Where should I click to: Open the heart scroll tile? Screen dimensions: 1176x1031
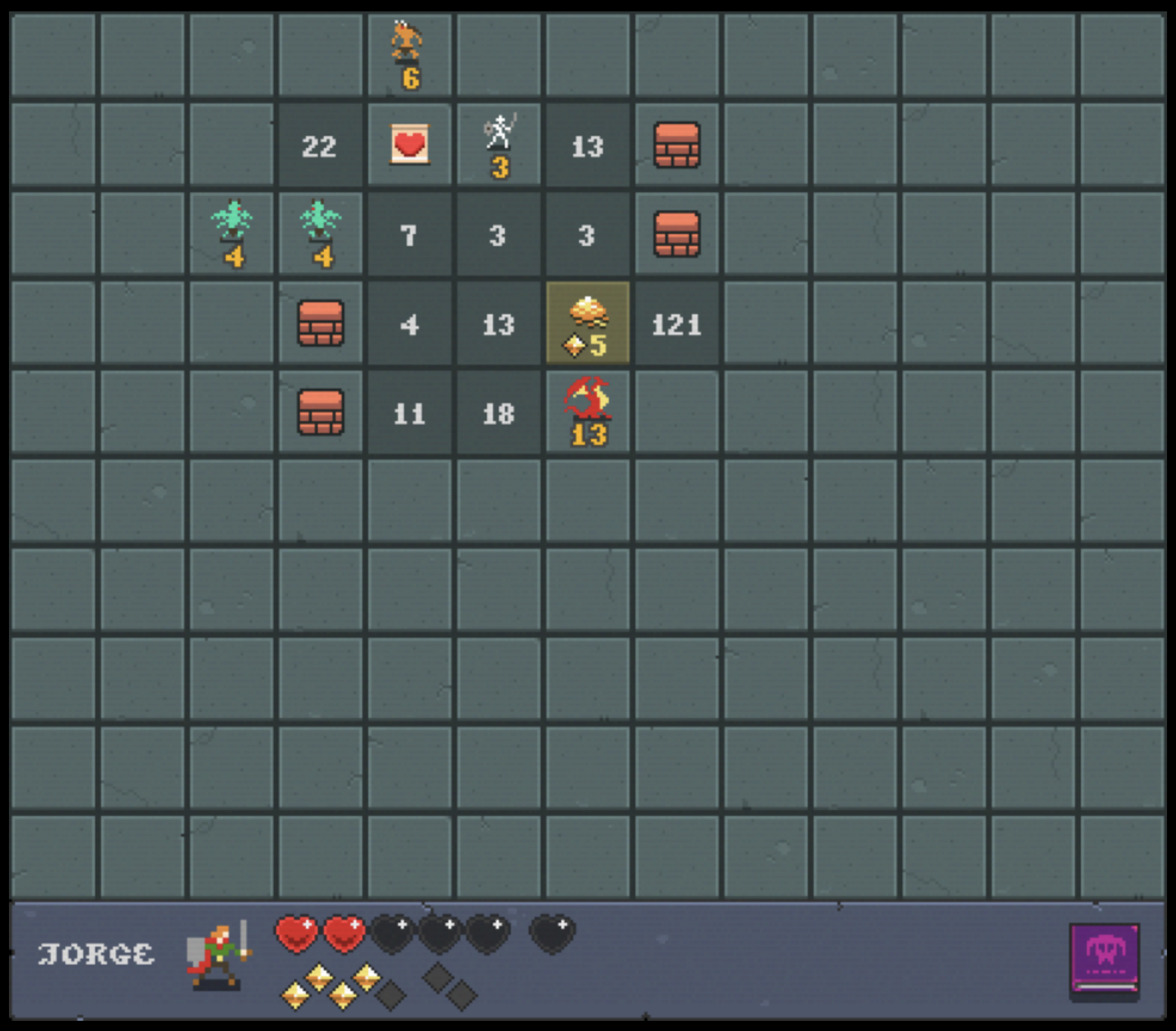click(x=409, y=145)
